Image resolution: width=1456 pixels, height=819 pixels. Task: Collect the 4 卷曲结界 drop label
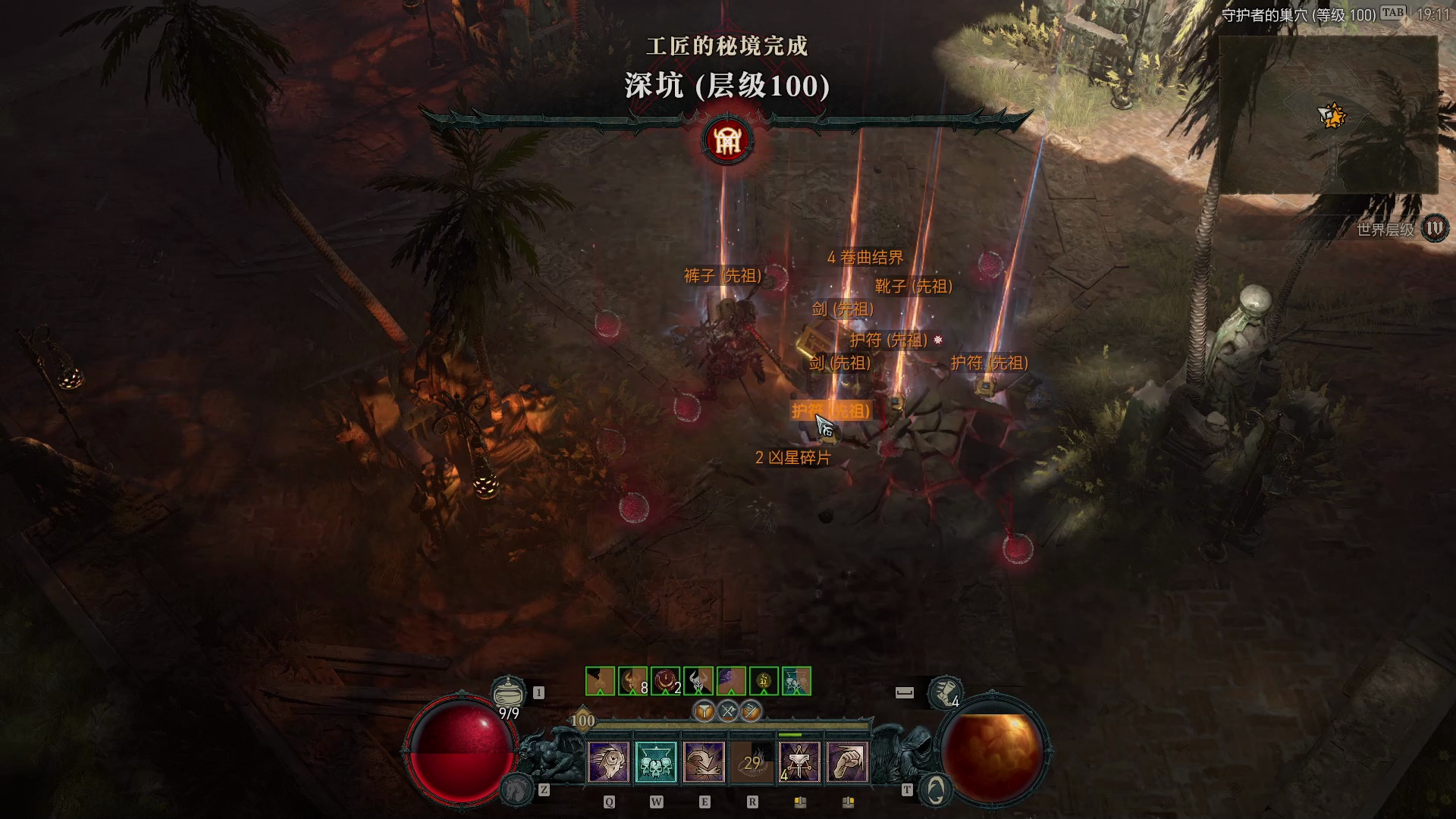click(865, 258)
